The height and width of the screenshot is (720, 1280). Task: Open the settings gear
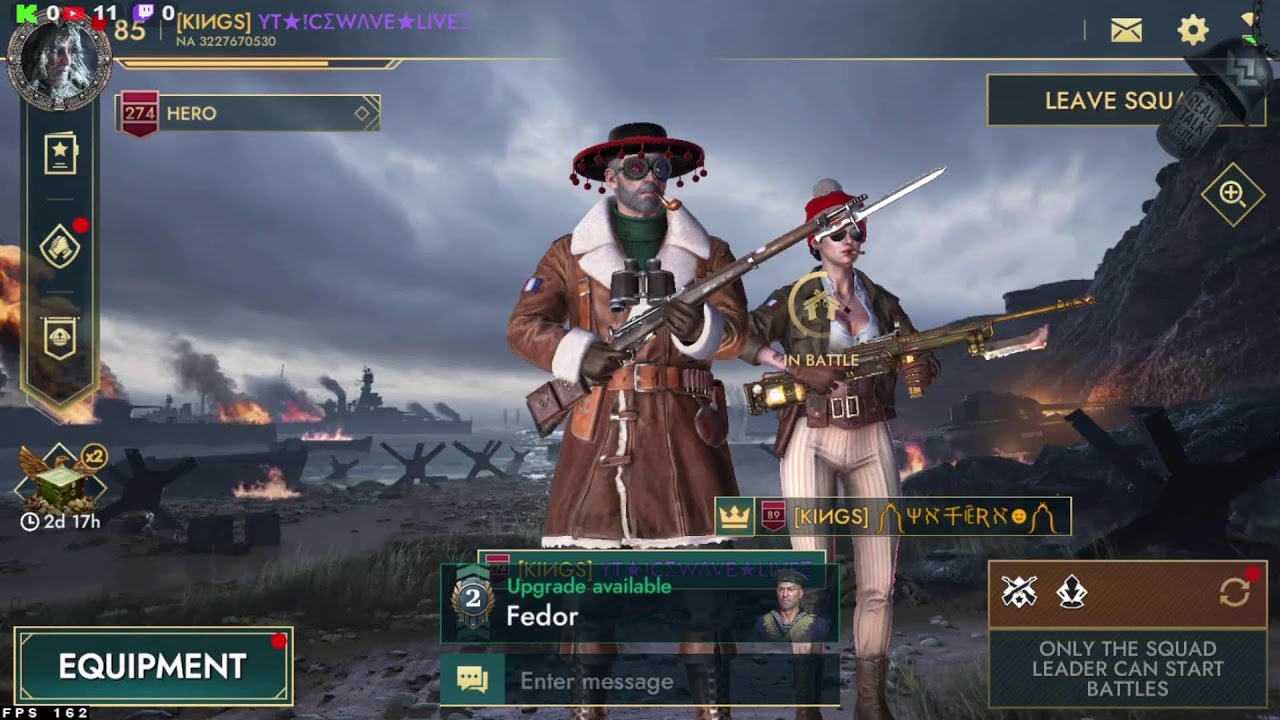click(x=1193, y=30)
